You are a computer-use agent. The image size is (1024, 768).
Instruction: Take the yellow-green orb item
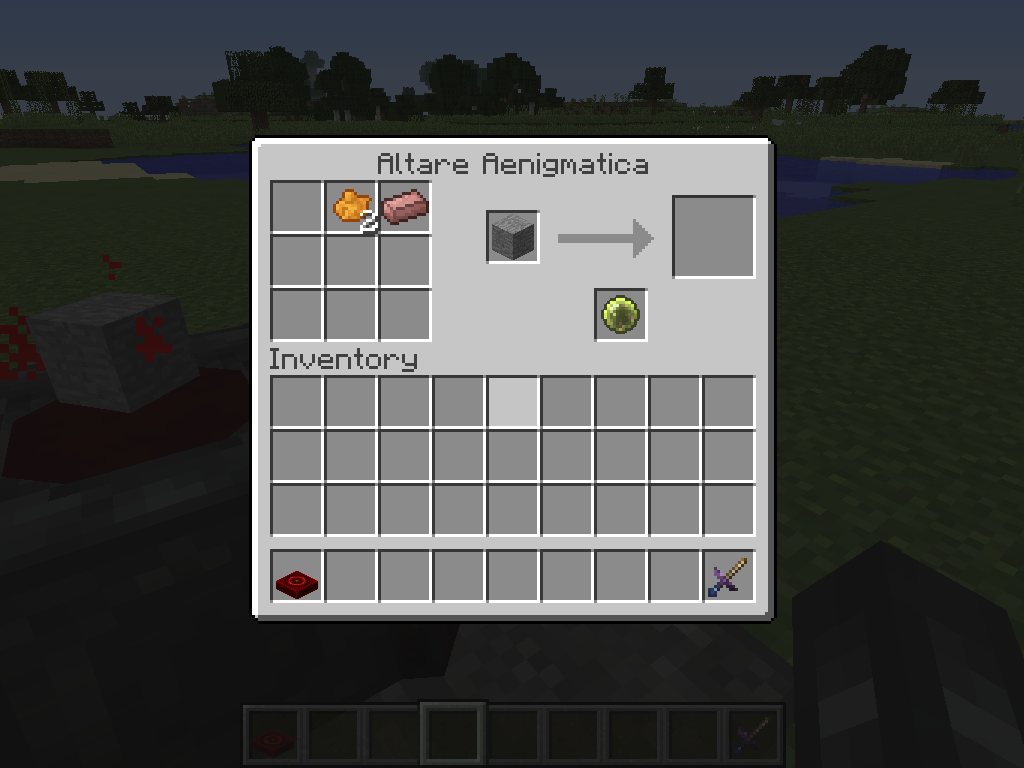tap(621, 315)
